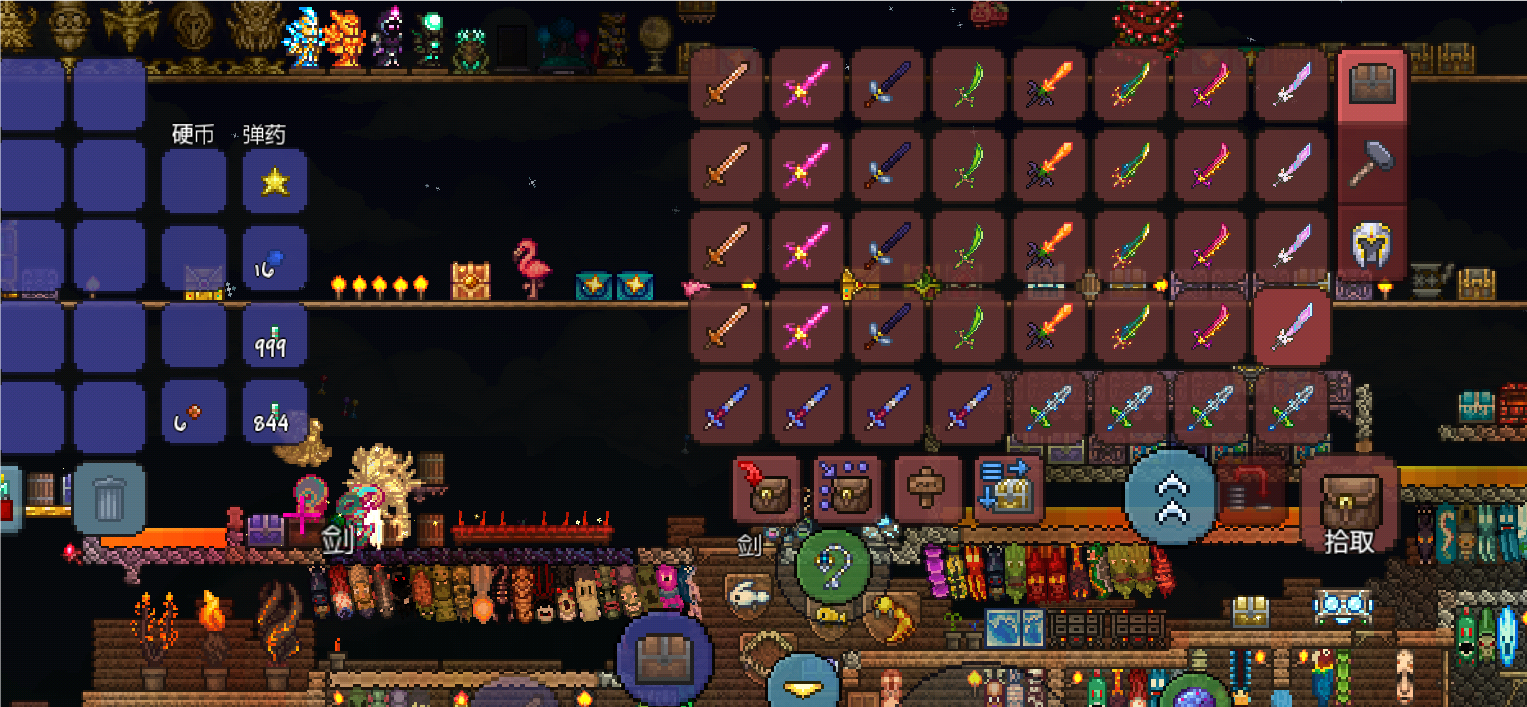Tap the round blue double up-arrow button
Image resolution: width=1527 pixels, height=707 pixels.
(1170, 496)
